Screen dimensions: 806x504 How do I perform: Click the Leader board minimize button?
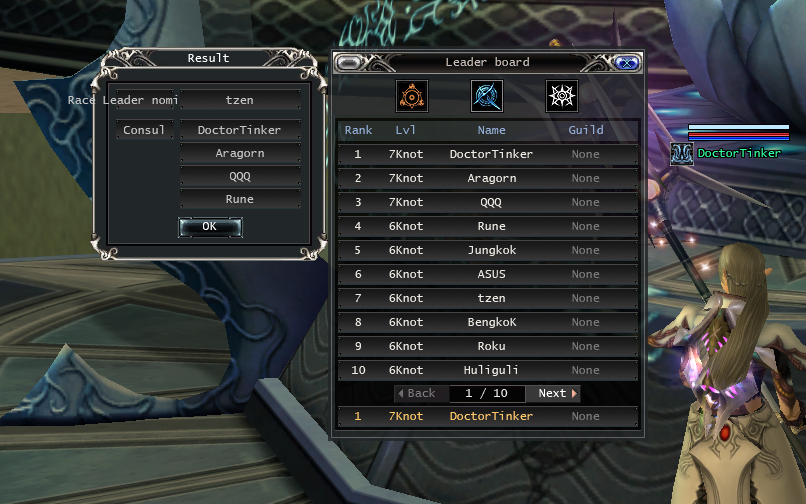pos(349,62)
